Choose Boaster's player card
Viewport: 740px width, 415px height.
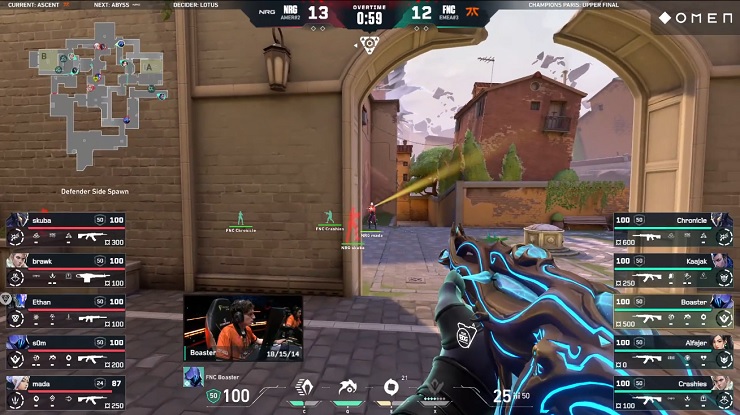point(675,310)
